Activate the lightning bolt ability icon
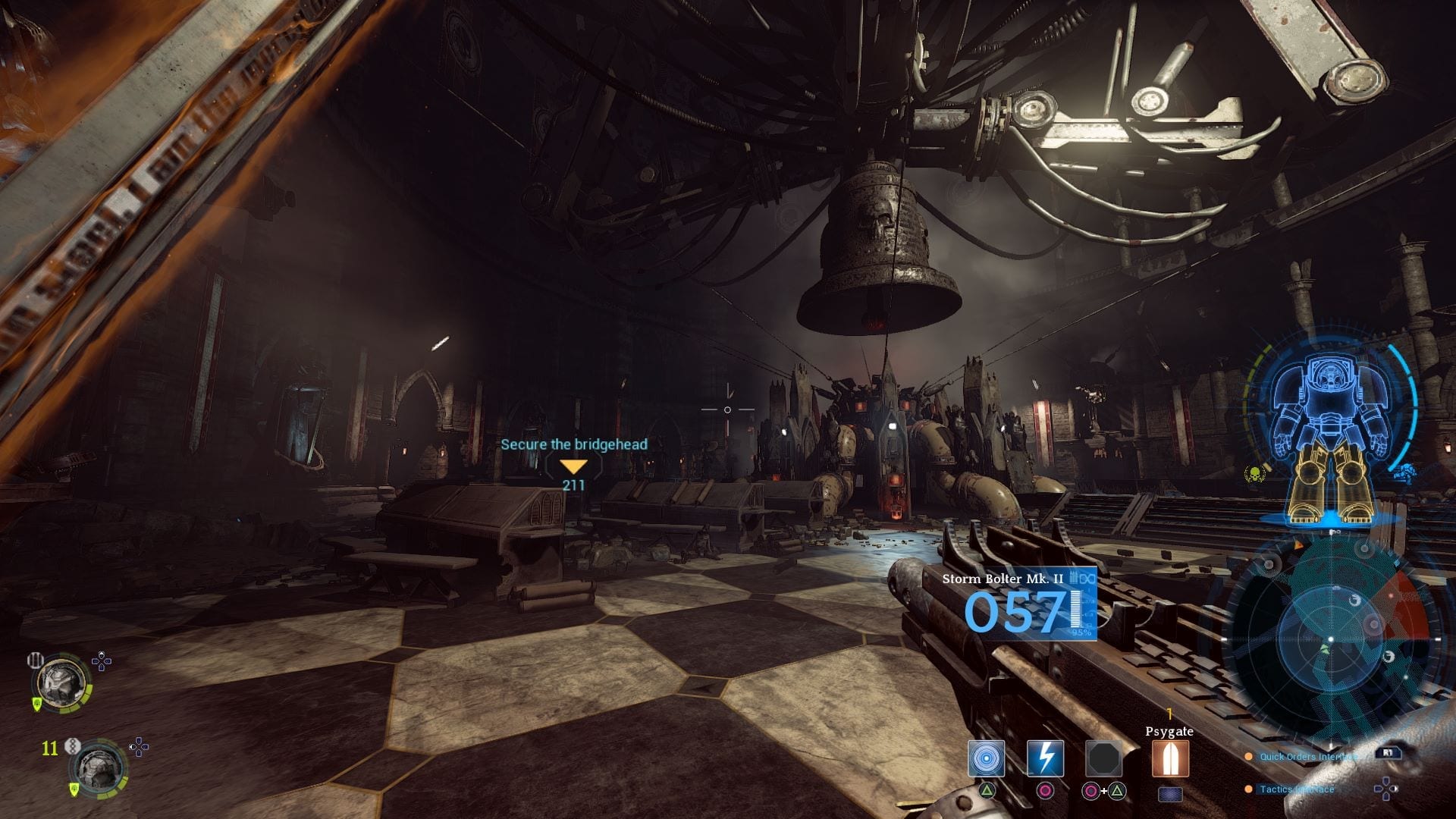The height and width of the screenshot is (819, 1456). click(1045, 758)
